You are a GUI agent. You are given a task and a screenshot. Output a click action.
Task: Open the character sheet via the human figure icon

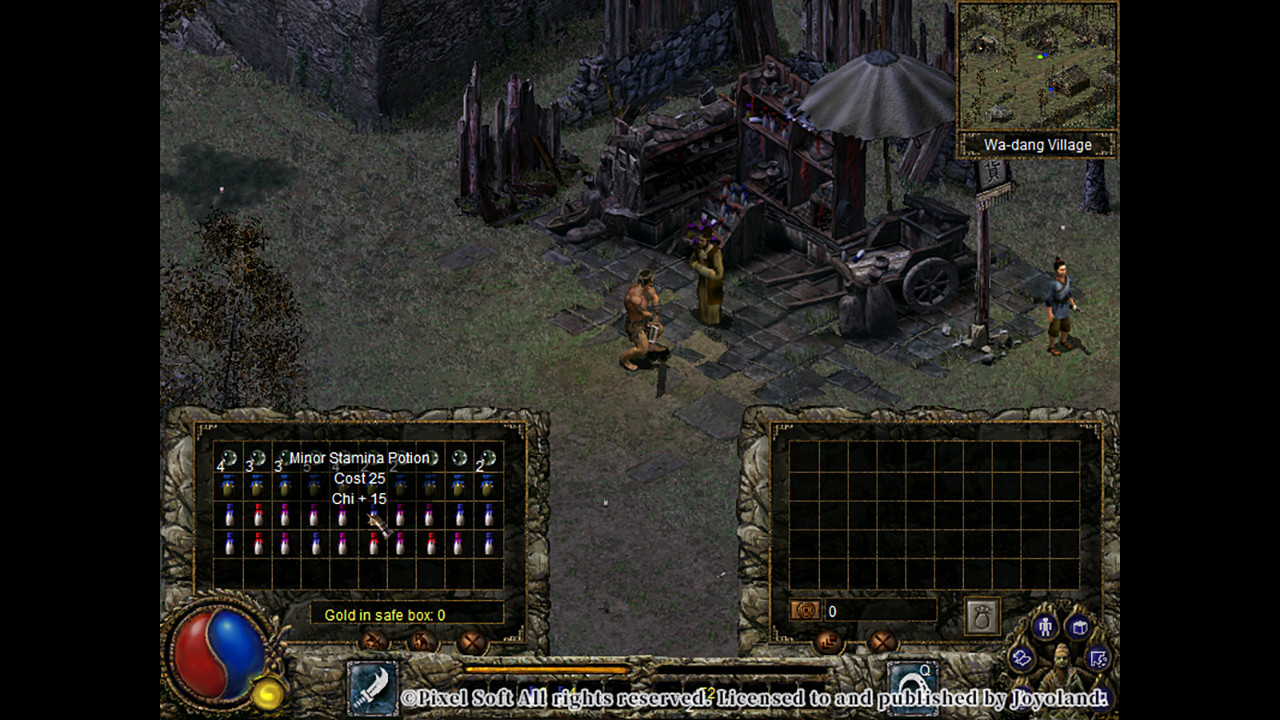point(1046,627)
